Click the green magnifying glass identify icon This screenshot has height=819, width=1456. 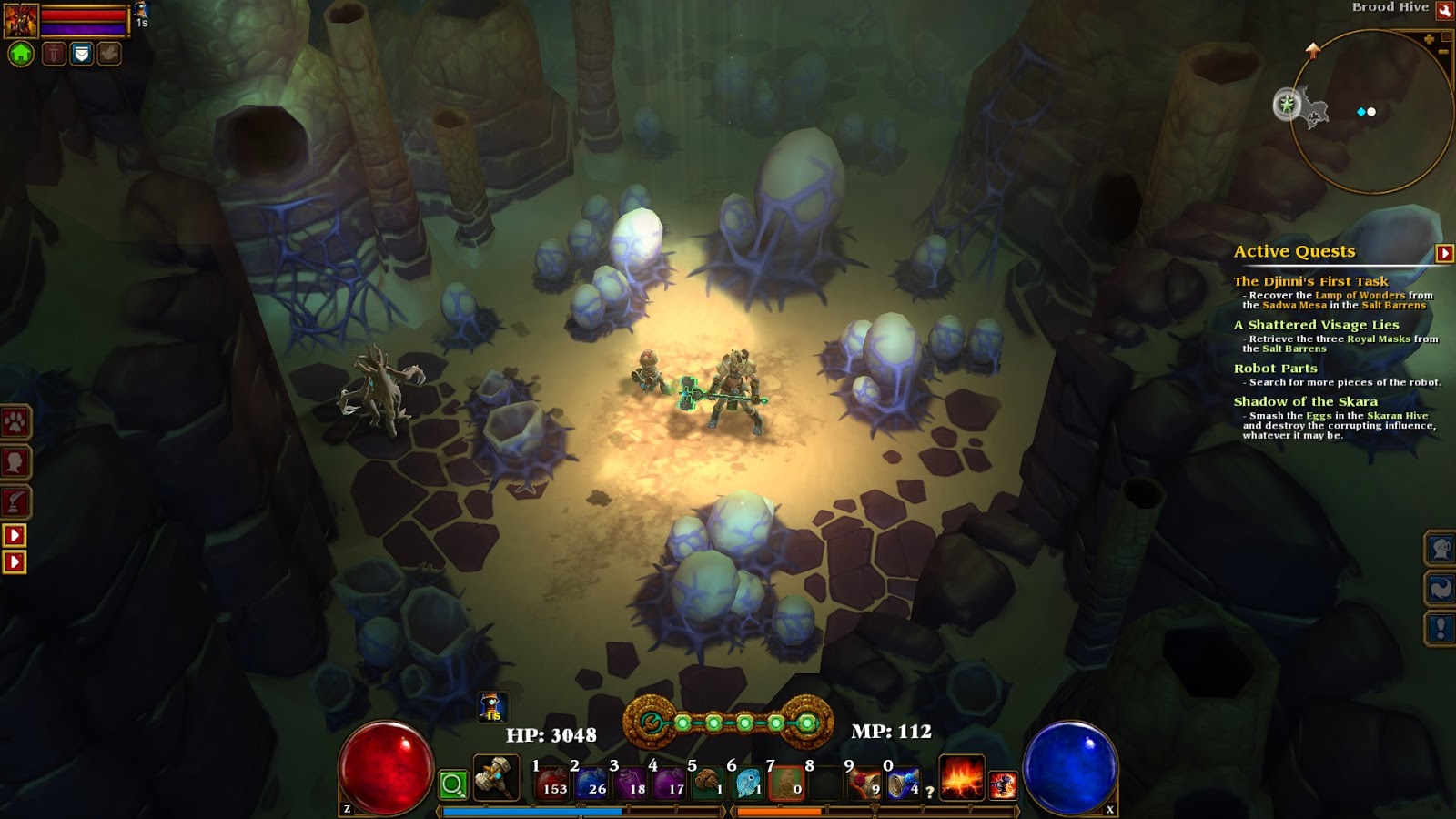(x=452, y=783)
